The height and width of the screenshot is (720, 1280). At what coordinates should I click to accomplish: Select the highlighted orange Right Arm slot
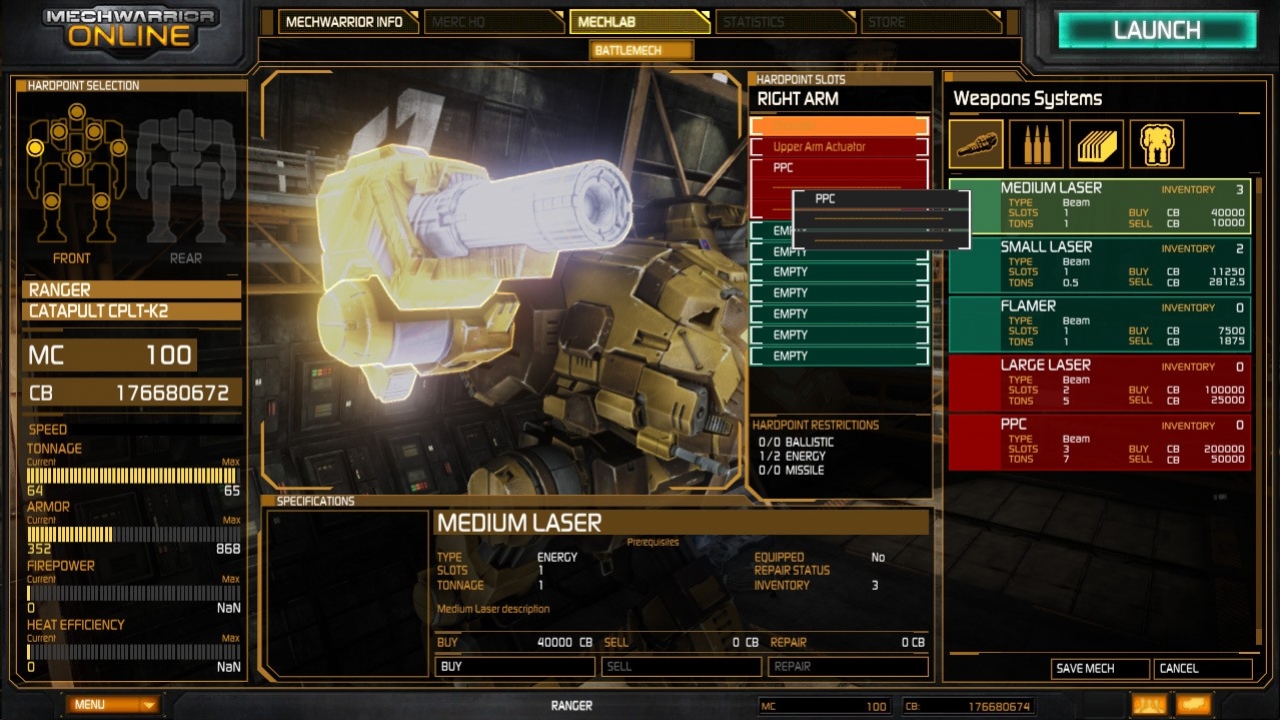point(838,124)
